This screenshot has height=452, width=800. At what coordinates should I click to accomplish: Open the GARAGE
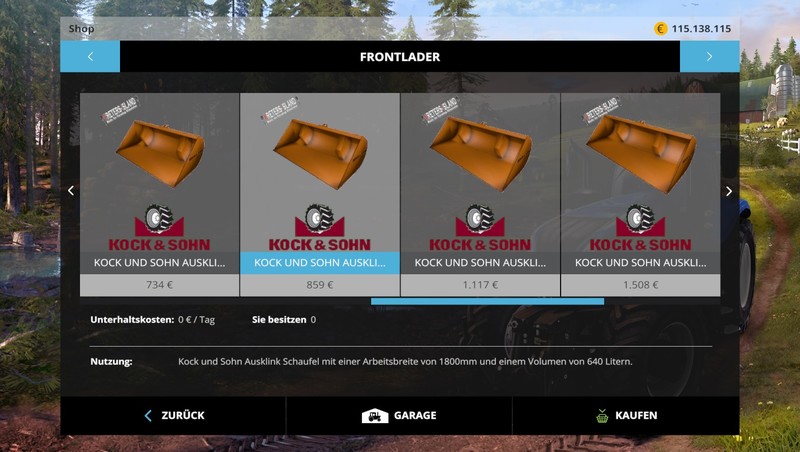[x=399, y=415]
